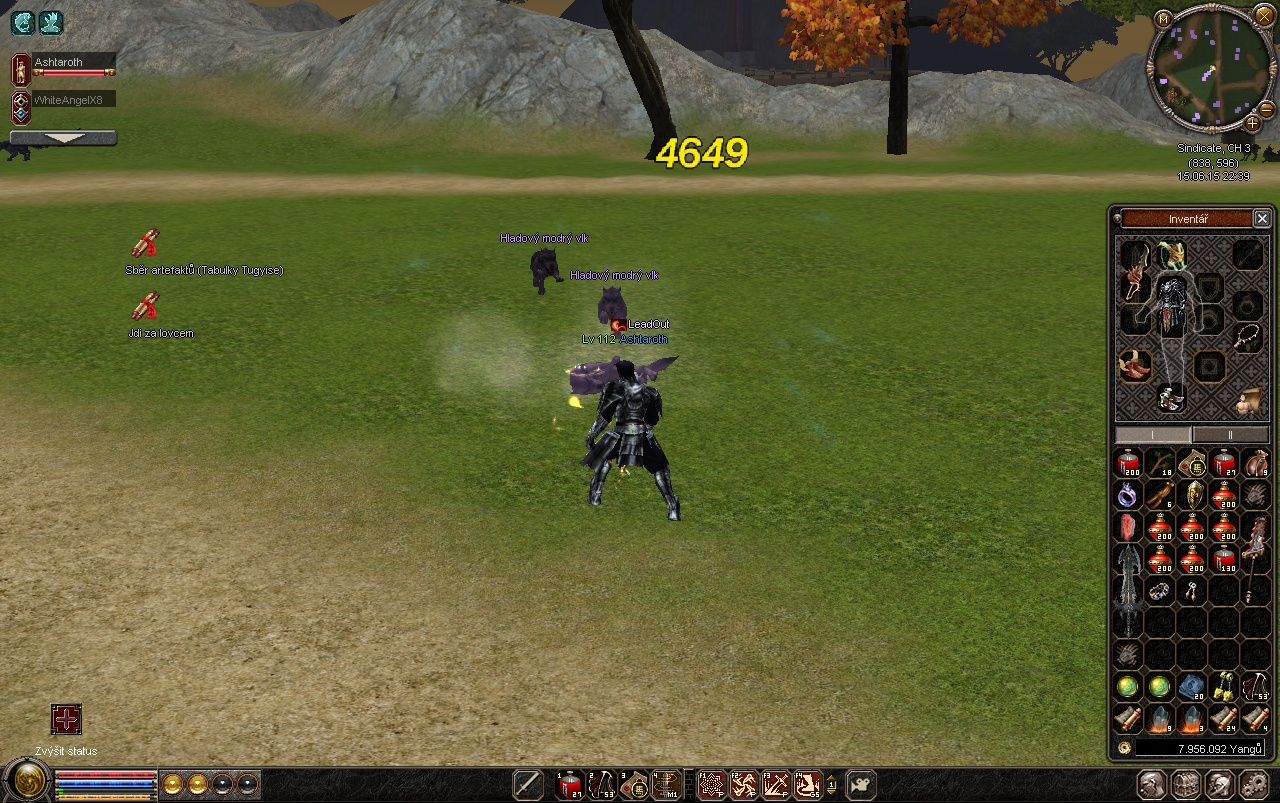The width and height of the screenshot is (1280, 803).
Task: Expand the party list dropdown arrow
Action: [x=63, y=138]
